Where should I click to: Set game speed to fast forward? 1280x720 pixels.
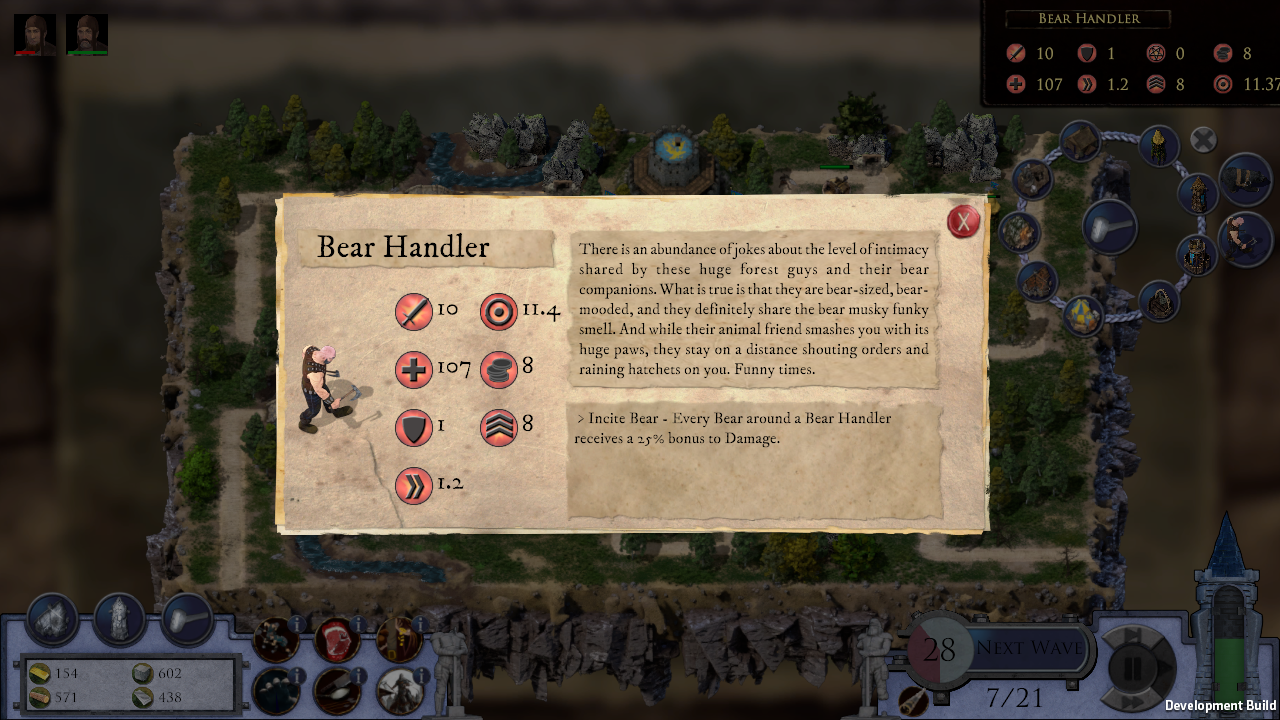pyautogui.click(x=1133, y=701)
